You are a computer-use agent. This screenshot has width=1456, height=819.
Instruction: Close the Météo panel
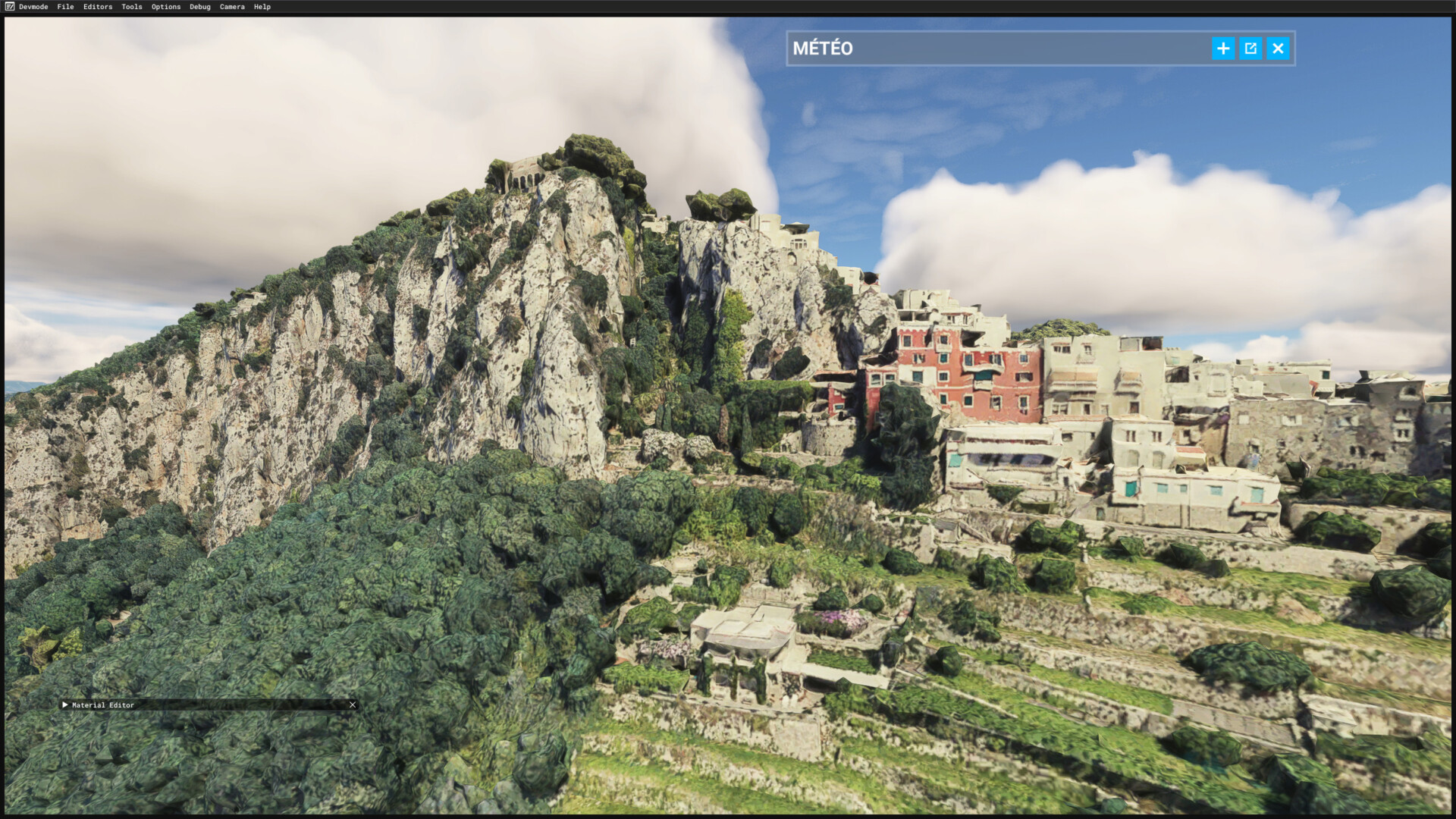click(x=1278, y=49)
